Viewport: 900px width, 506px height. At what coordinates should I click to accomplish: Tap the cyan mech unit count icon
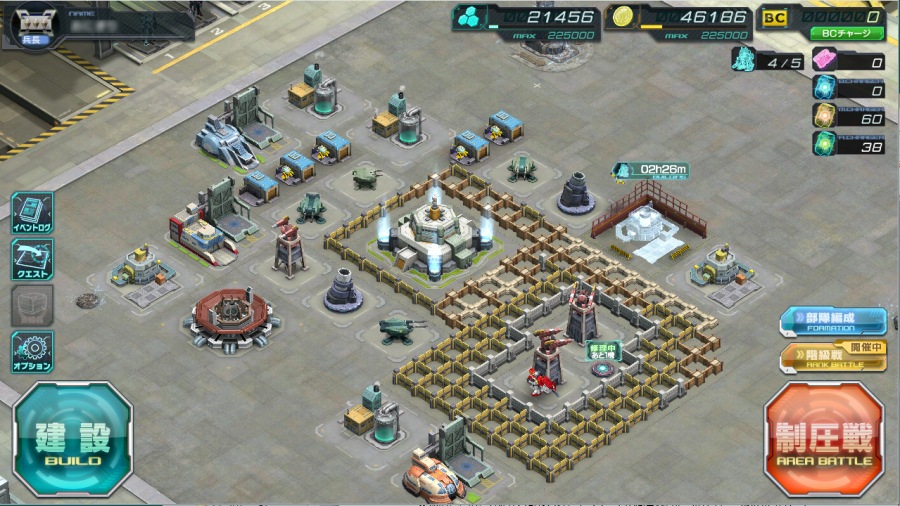pyautogui.click(x=743, y=59)
